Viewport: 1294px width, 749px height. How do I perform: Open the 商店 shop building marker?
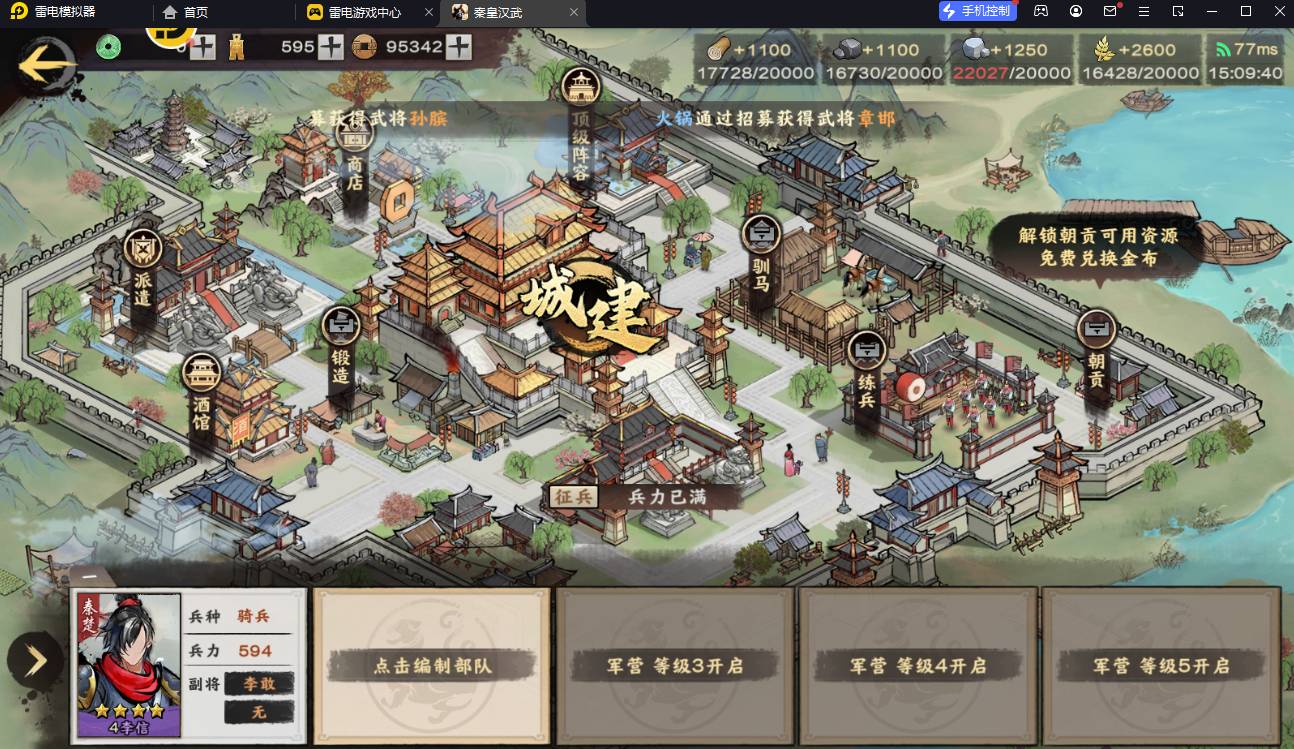pyautogui.click(x=354, y=160)
